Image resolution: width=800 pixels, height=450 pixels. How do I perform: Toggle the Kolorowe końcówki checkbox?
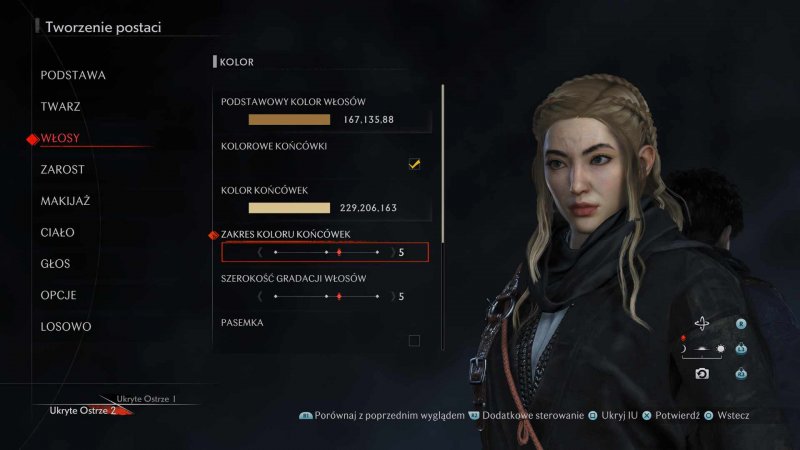coord(414,164)
